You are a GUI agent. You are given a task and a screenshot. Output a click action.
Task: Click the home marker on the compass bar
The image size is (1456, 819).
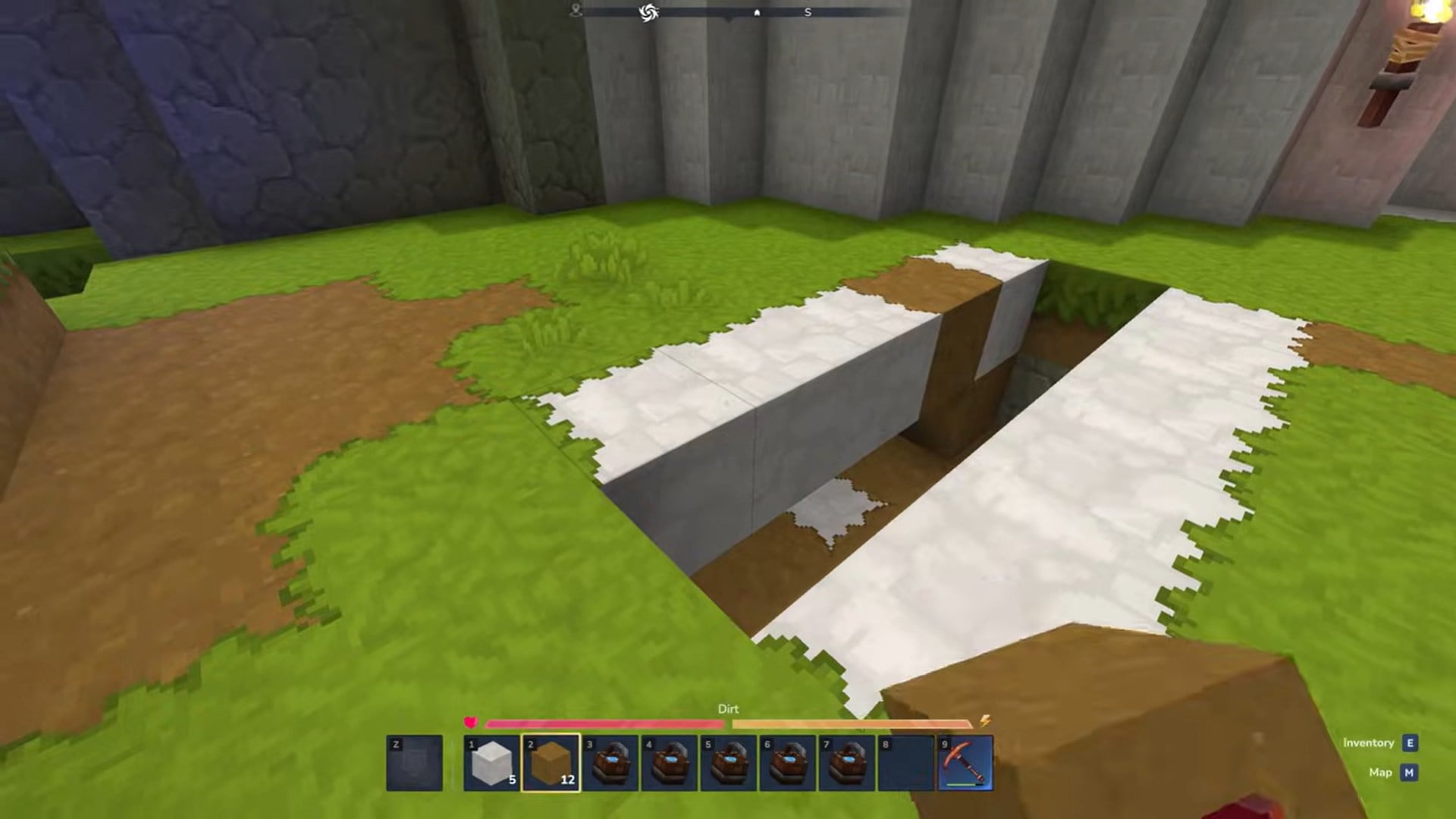(758, 12)
